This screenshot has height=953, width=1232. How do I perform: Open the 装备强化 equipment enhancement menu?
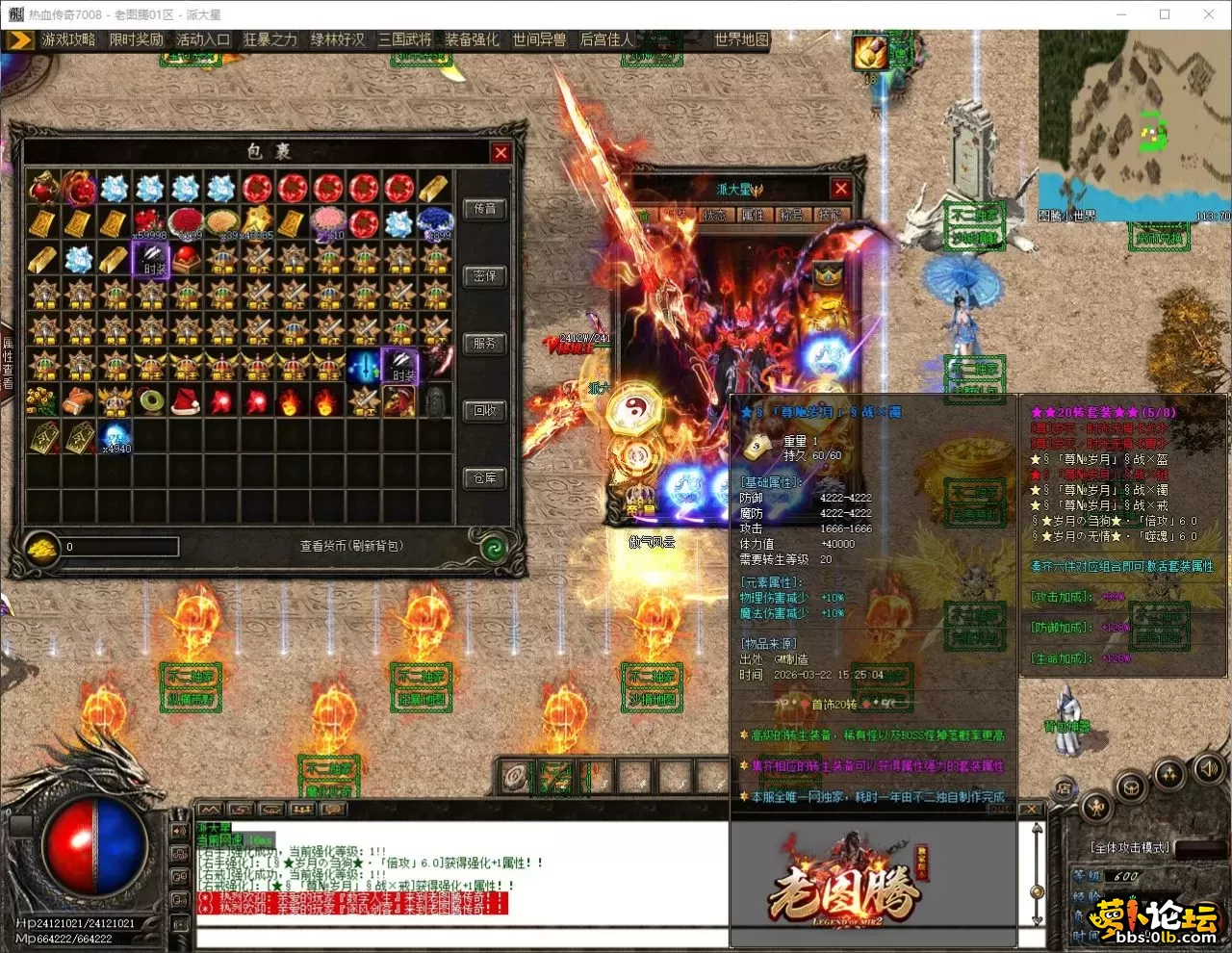(472, 39)
